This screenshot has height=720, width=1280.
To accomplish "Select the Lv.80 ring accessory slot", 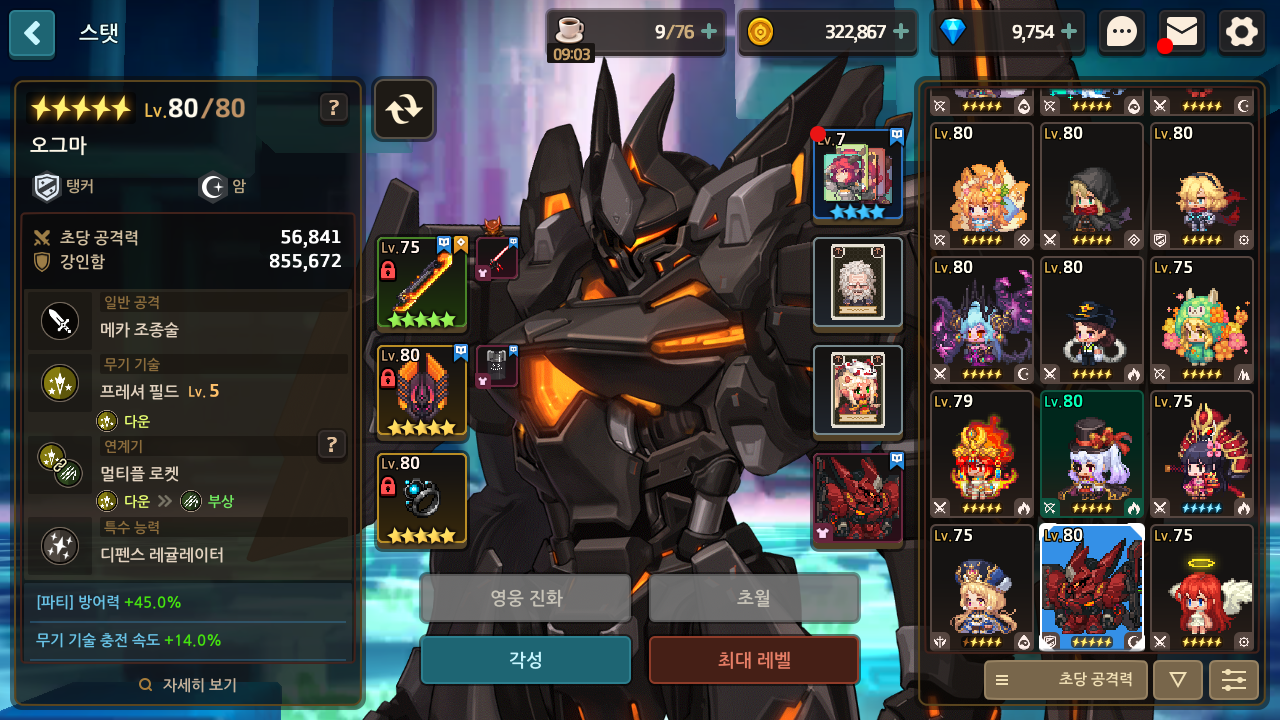I will click(x=422, y=499).
